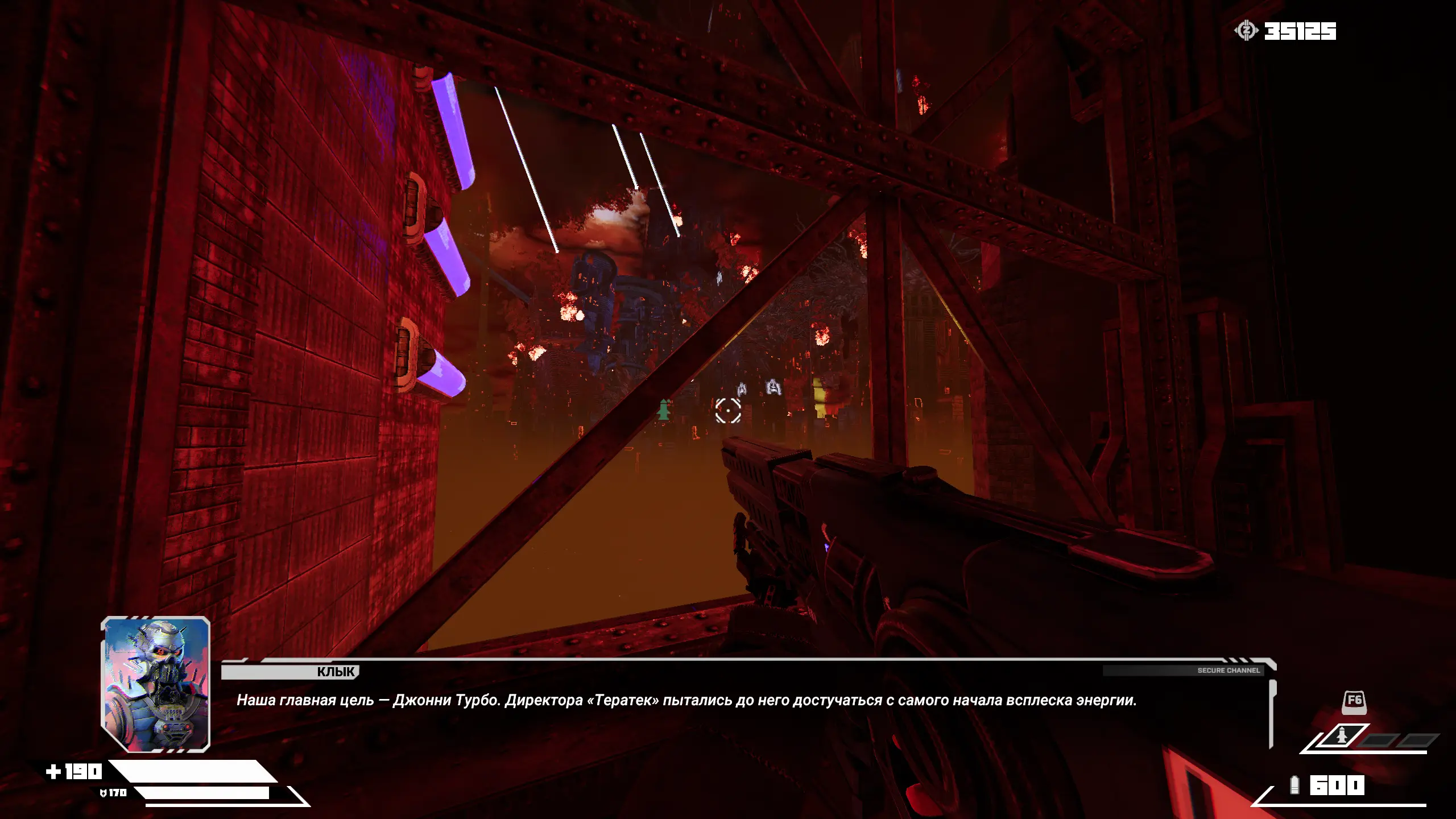Activate the chess pawn ability slot

pos(1342,737)
